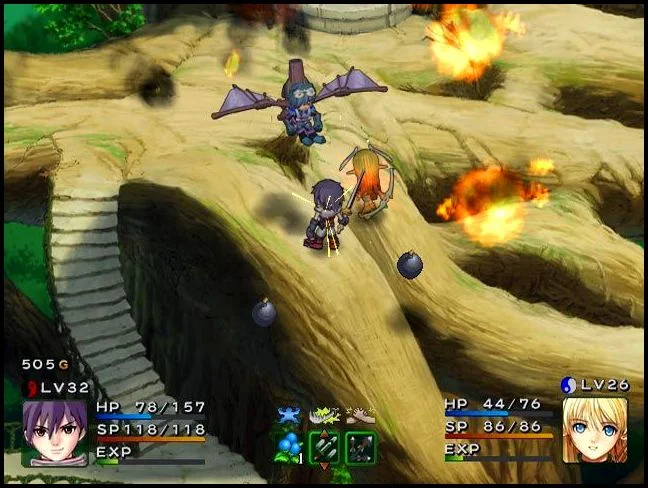648x488 pixels.
Task: Click the blue star-shaped action icon
Action: click(290, 414)
